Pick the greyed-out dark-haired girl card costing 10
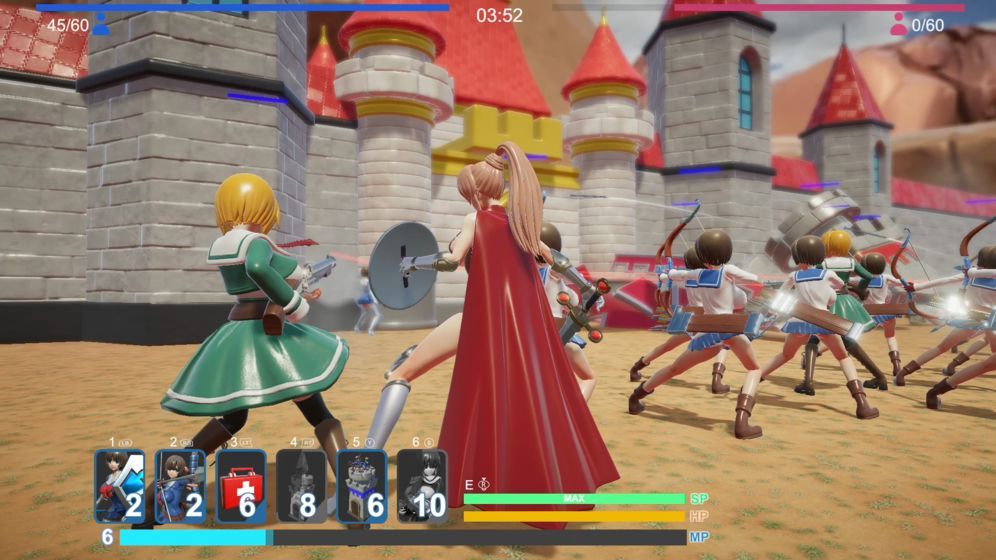 pyautogui.click(x=421, y=486)
